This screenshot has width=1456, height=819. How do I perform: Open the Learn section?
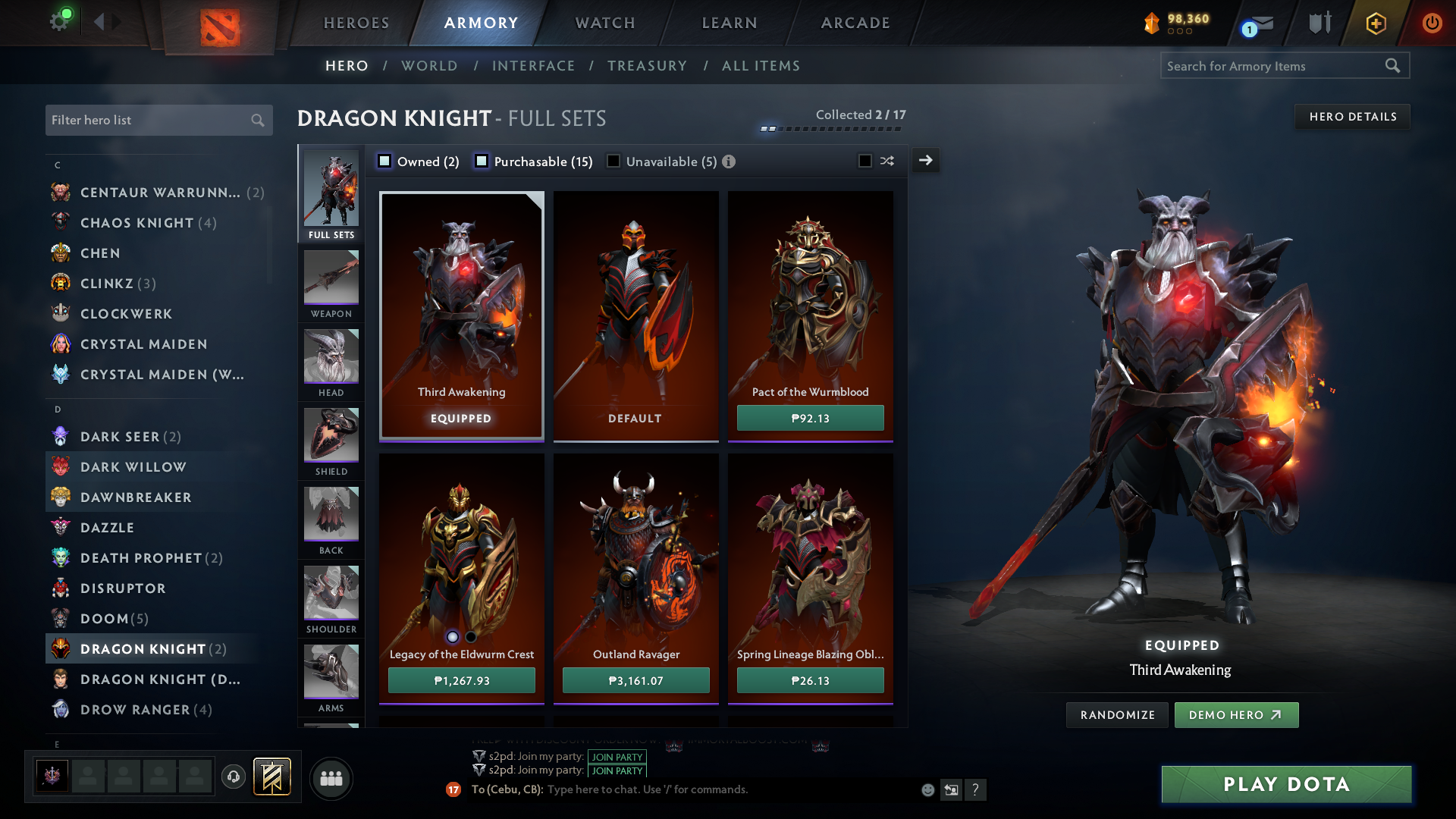(x=730, y=23)
